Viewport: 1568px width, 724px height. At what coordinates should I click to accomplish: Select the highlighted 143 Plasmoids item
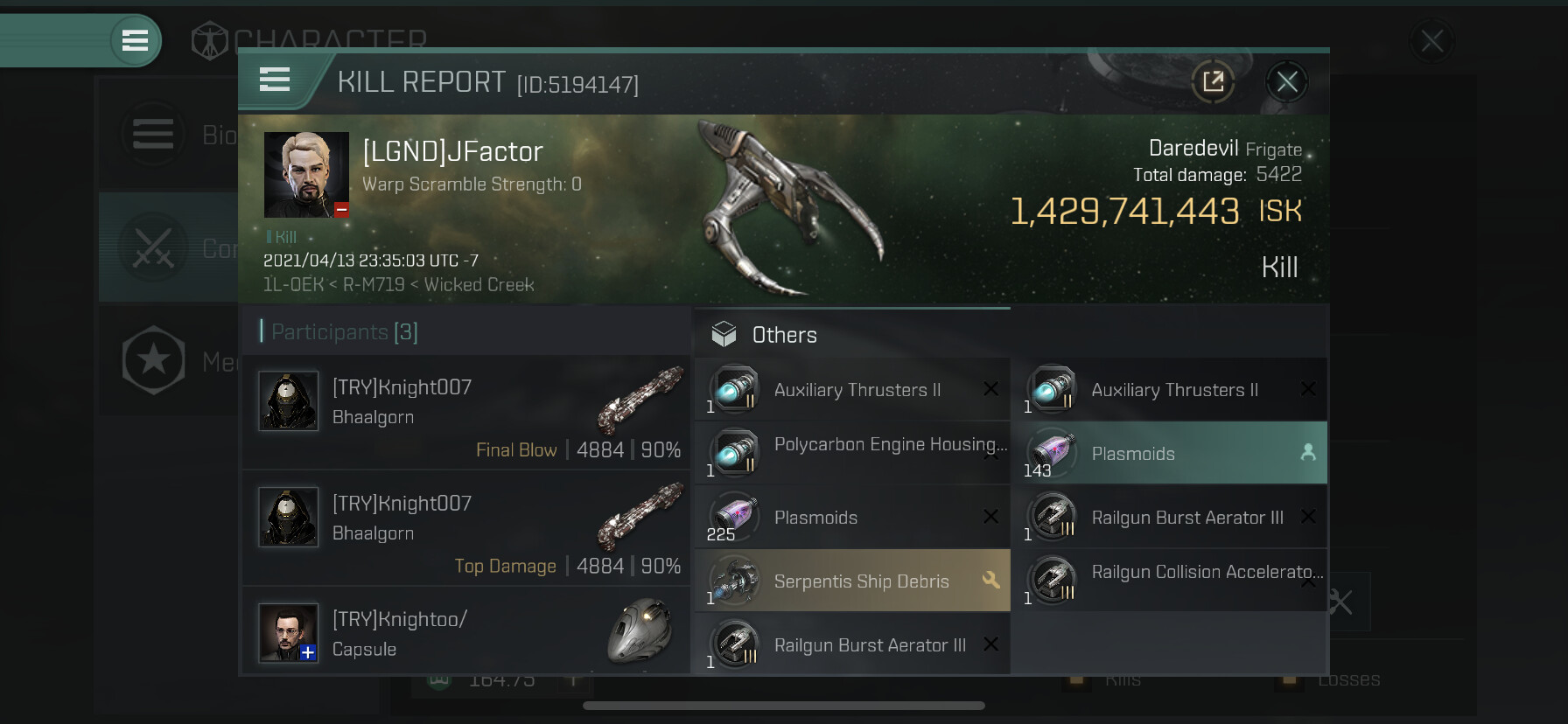(1169, 453)
